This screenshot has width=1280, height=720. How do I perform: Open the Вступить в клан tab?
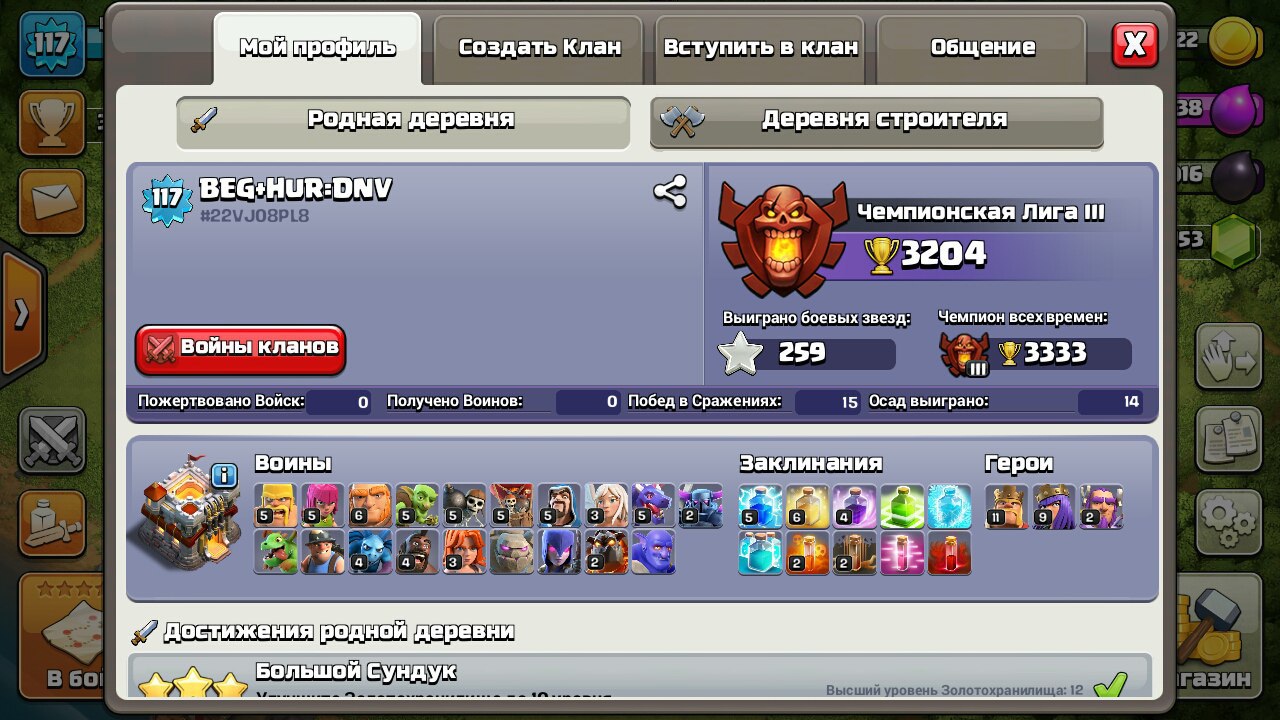[x=761, y=47]
